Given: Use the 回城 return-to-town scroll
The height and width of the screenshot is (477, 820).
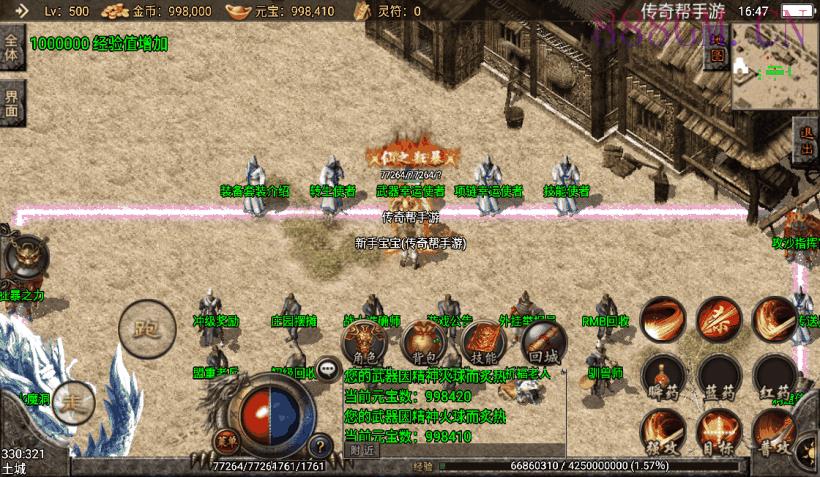Looking at the screenshot, I should (x=543, y=344).
